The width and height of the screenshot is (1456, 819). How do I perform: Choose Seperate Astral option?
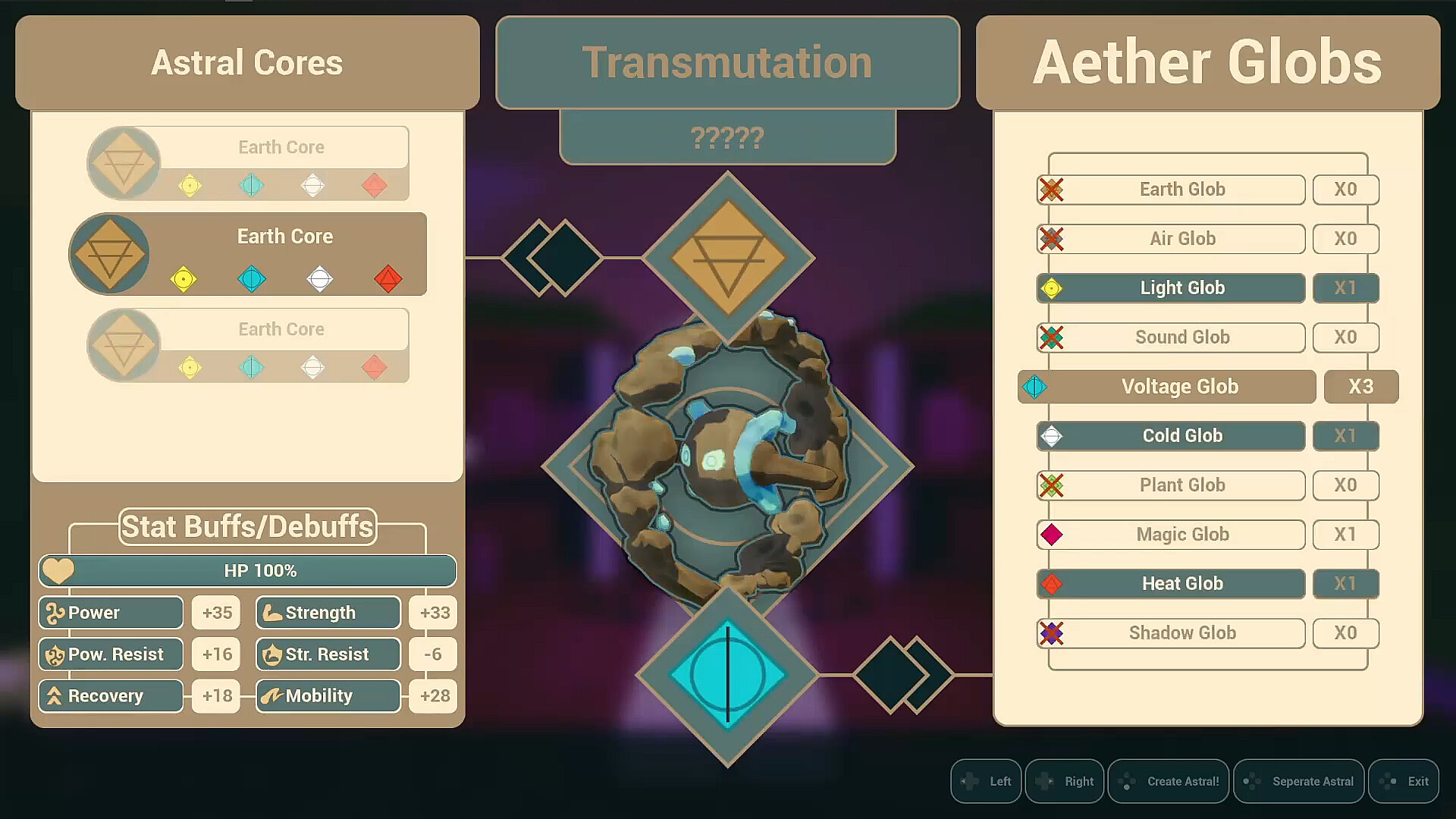click(x=1298, y=781)
